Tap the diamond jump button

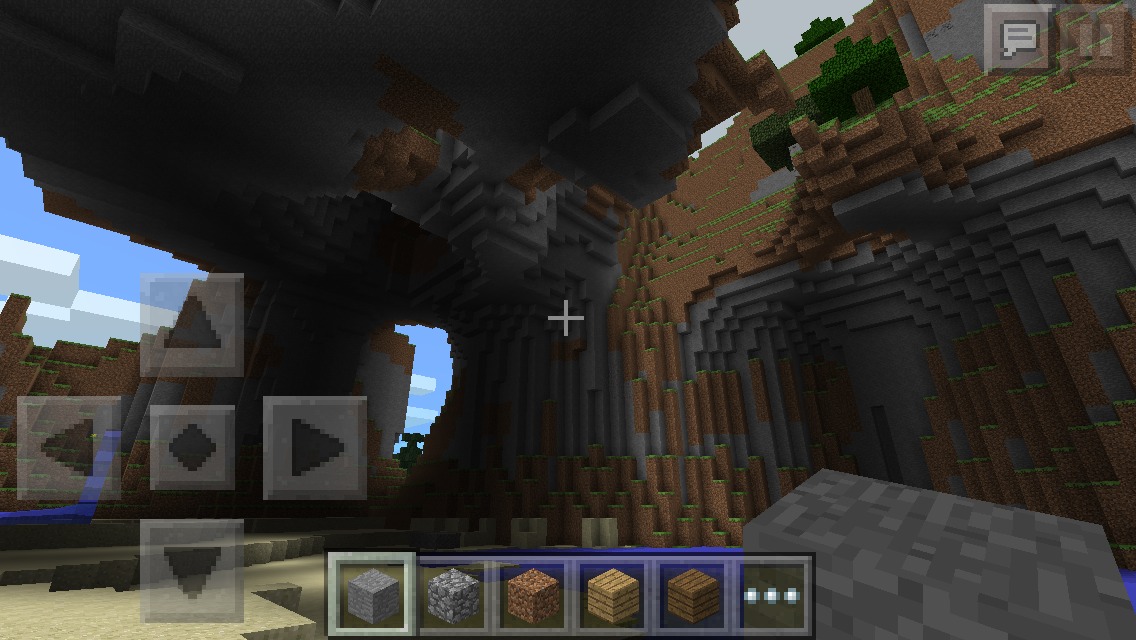point(192,447)
